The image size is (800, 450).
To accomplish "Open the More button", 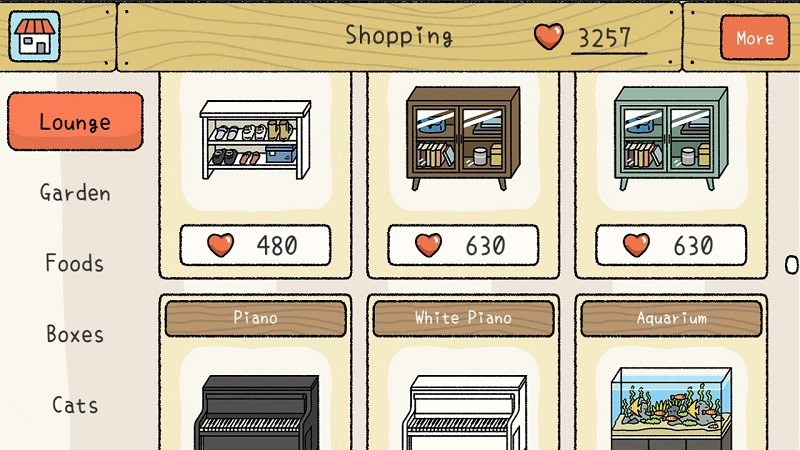I will coord(754,38).
